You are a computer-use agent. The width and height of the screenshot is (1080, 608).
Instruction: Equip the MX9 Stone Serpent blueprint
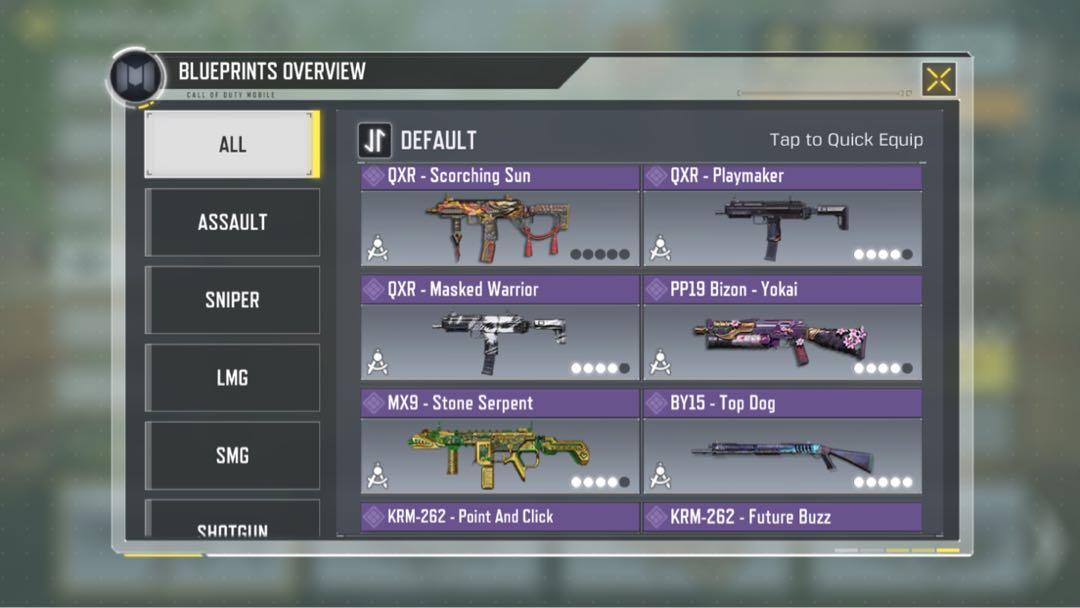click(499, 444)
